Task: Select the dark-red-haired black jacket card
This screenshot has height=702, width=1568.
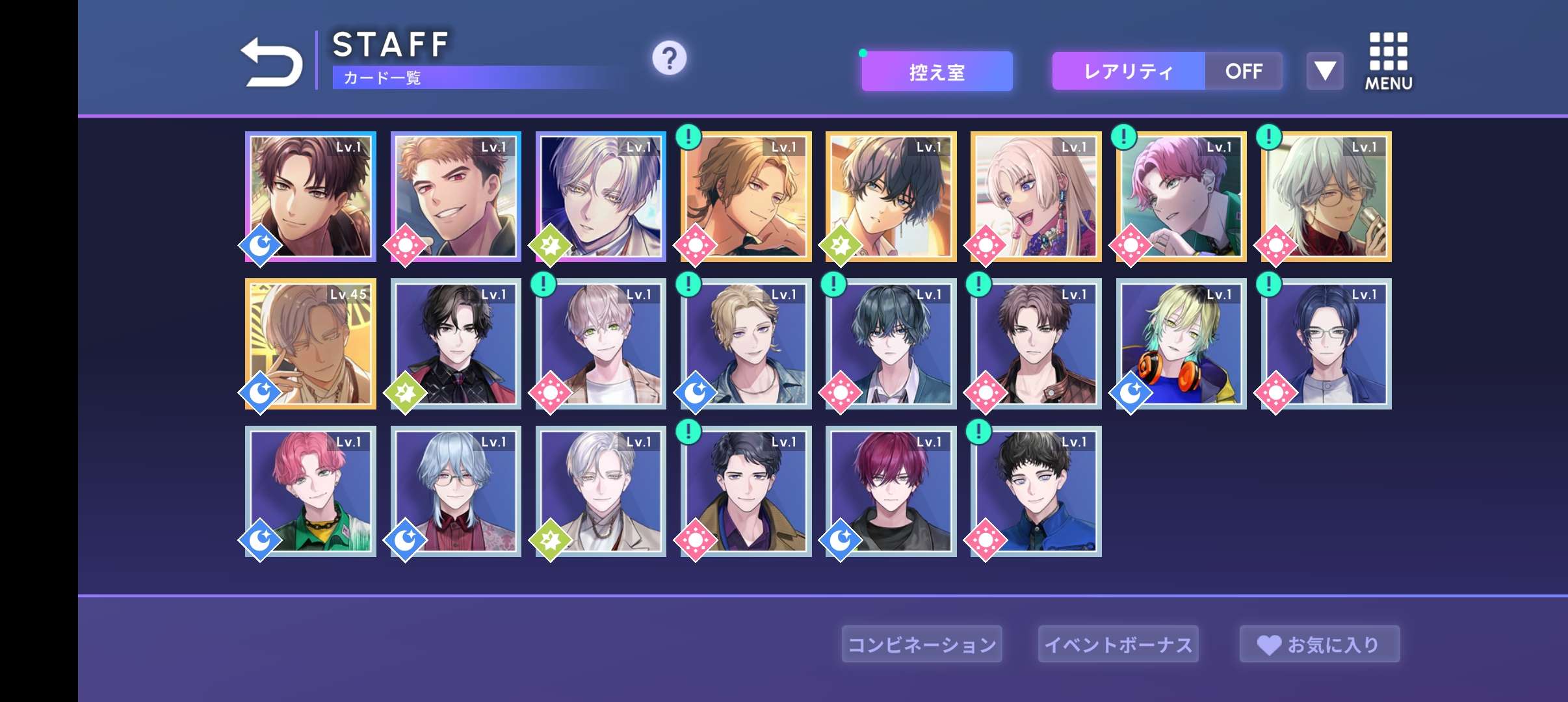Action: point(891,491)
